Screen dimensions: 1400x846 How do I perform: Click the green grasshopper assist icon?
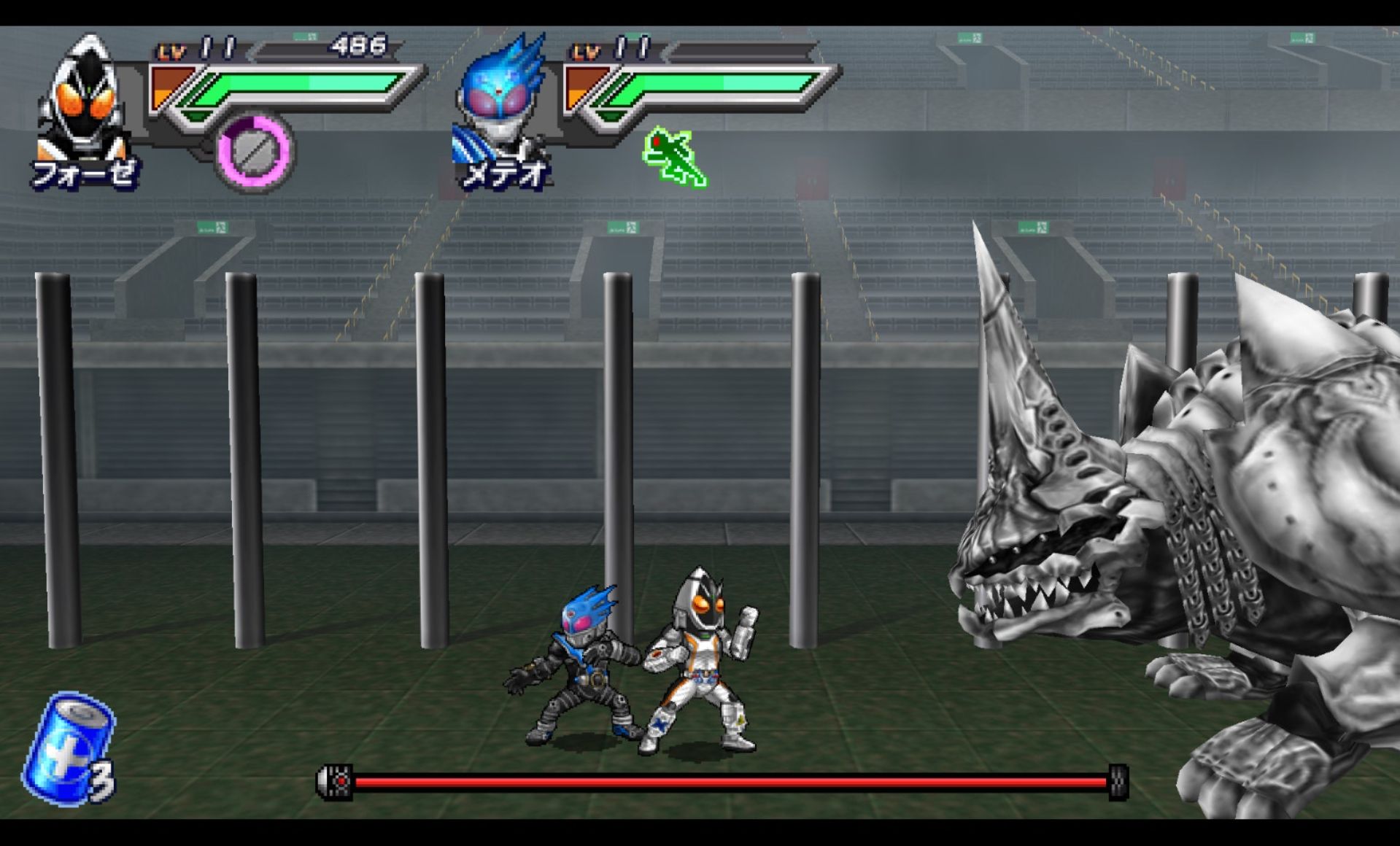click(x=674, y=157)
